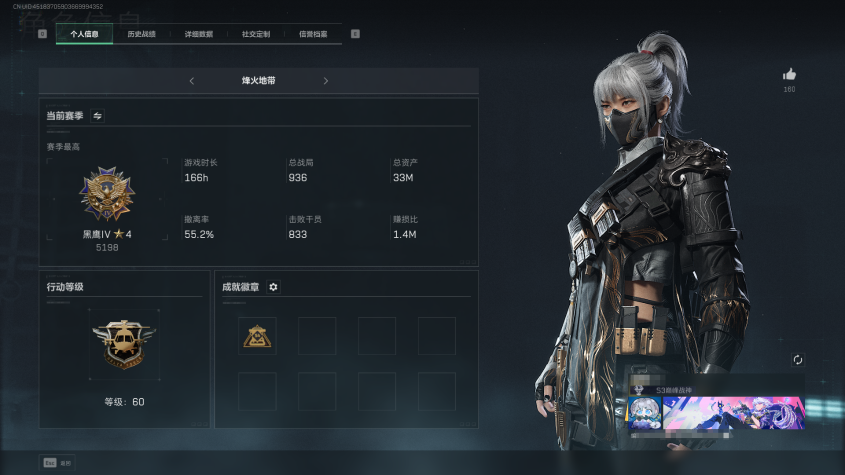
Task: Click the rotate refresh icon near the character
Action: coord(797,360)
